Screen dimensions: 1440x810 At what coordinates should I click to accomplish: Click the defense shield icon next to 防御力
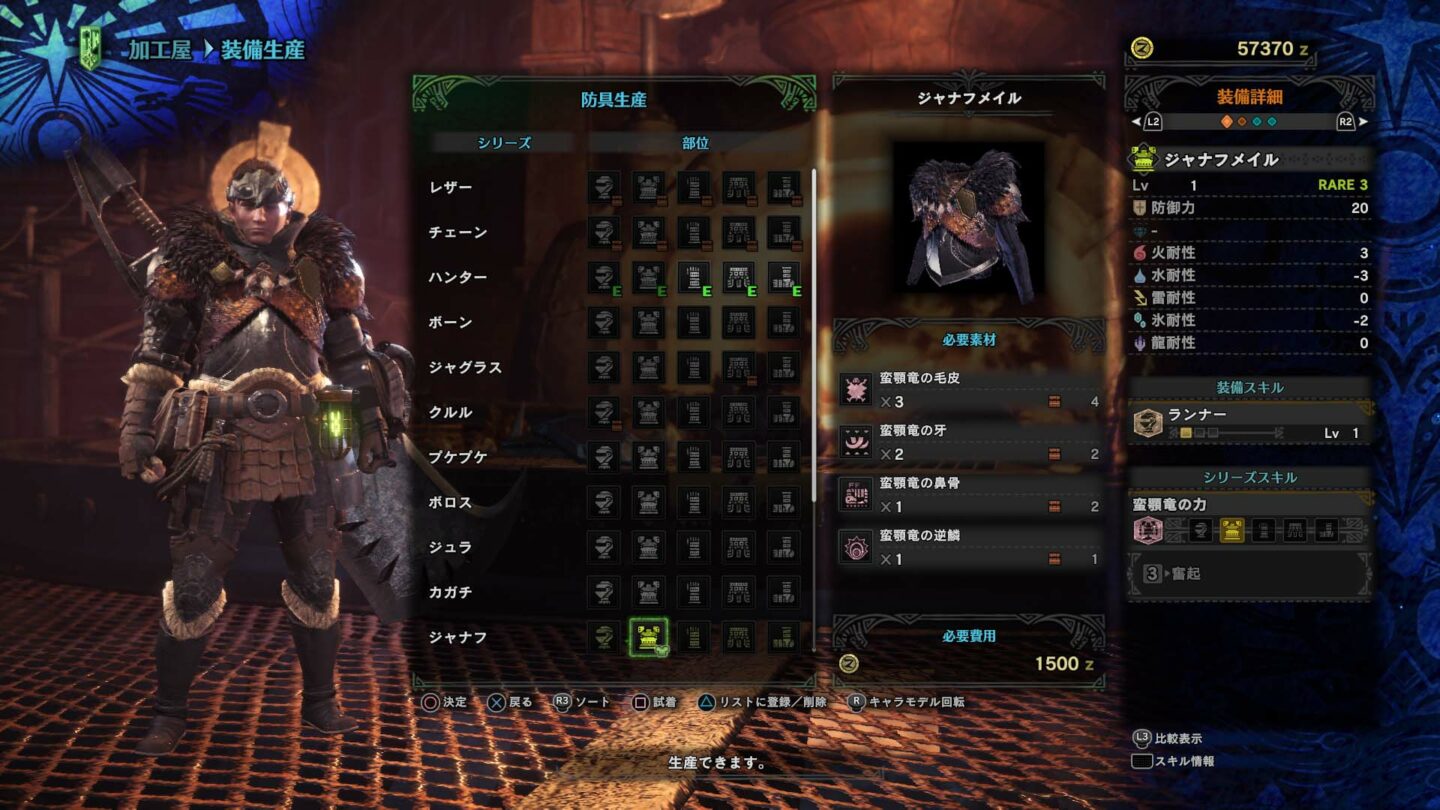pyautogui.click(x=1138, y=209)
